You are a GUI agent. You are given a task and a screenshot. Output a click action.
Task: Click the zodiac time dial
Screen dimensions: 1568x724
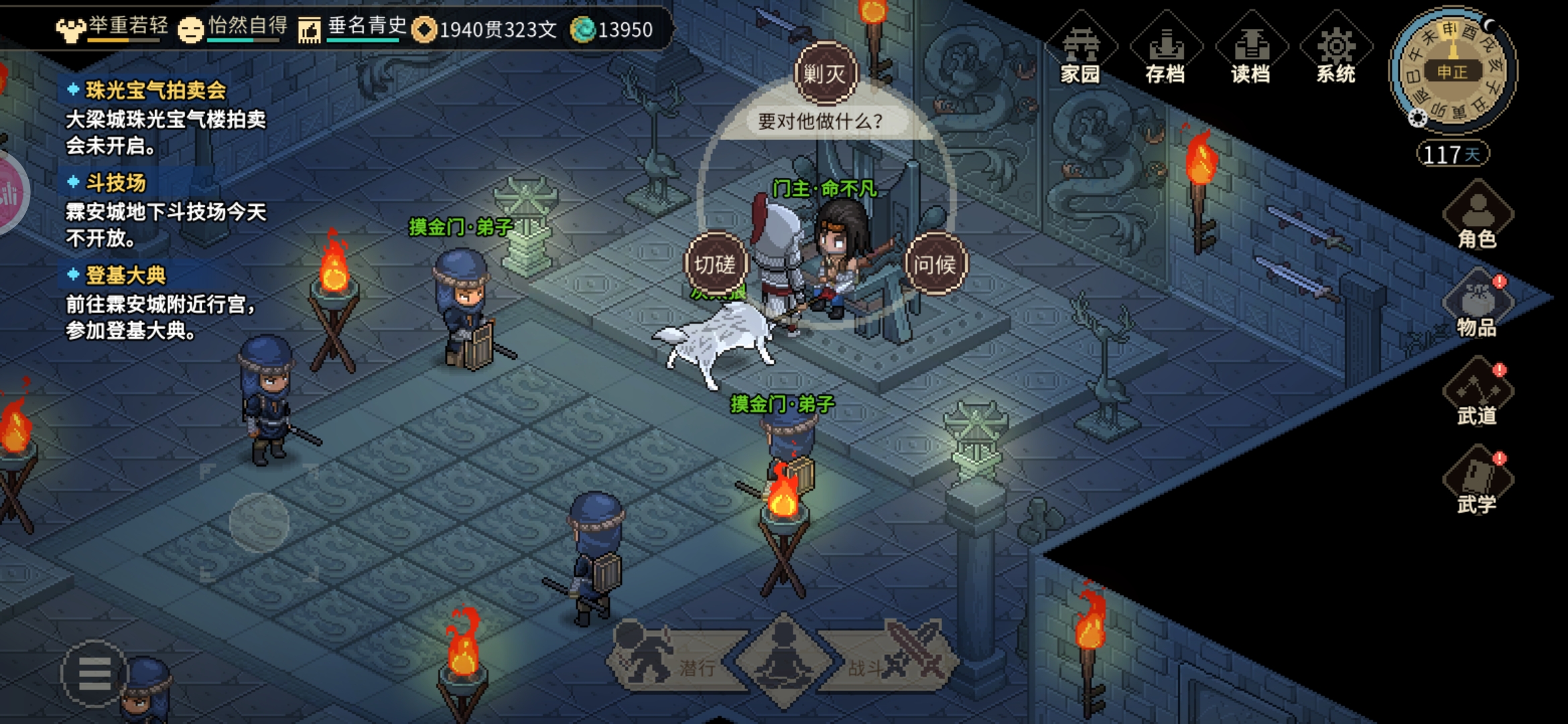[x=1452, y=72]
